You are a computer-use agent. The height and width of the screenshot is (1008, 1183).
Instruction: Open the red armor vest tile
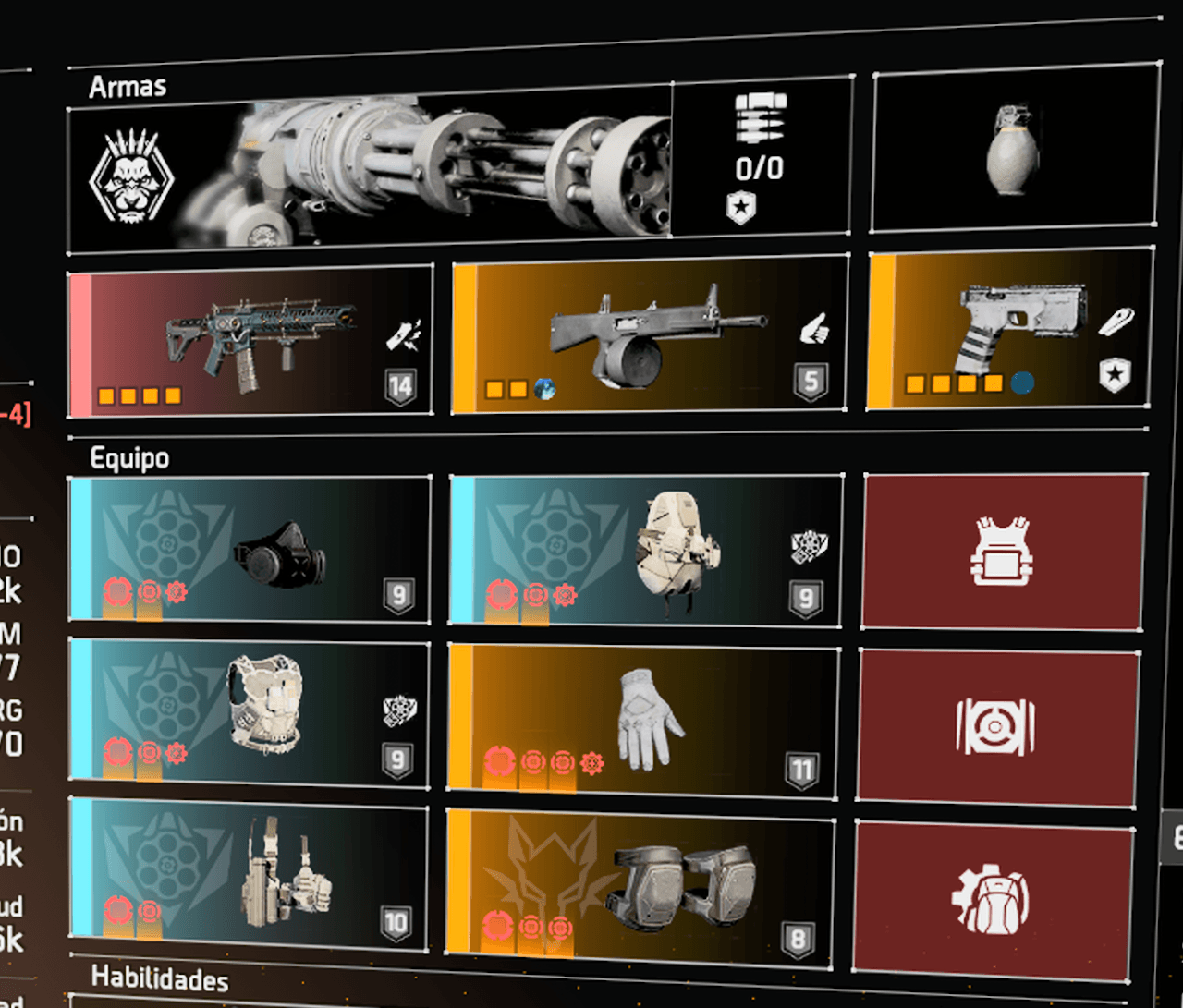tap(1003, 553)
